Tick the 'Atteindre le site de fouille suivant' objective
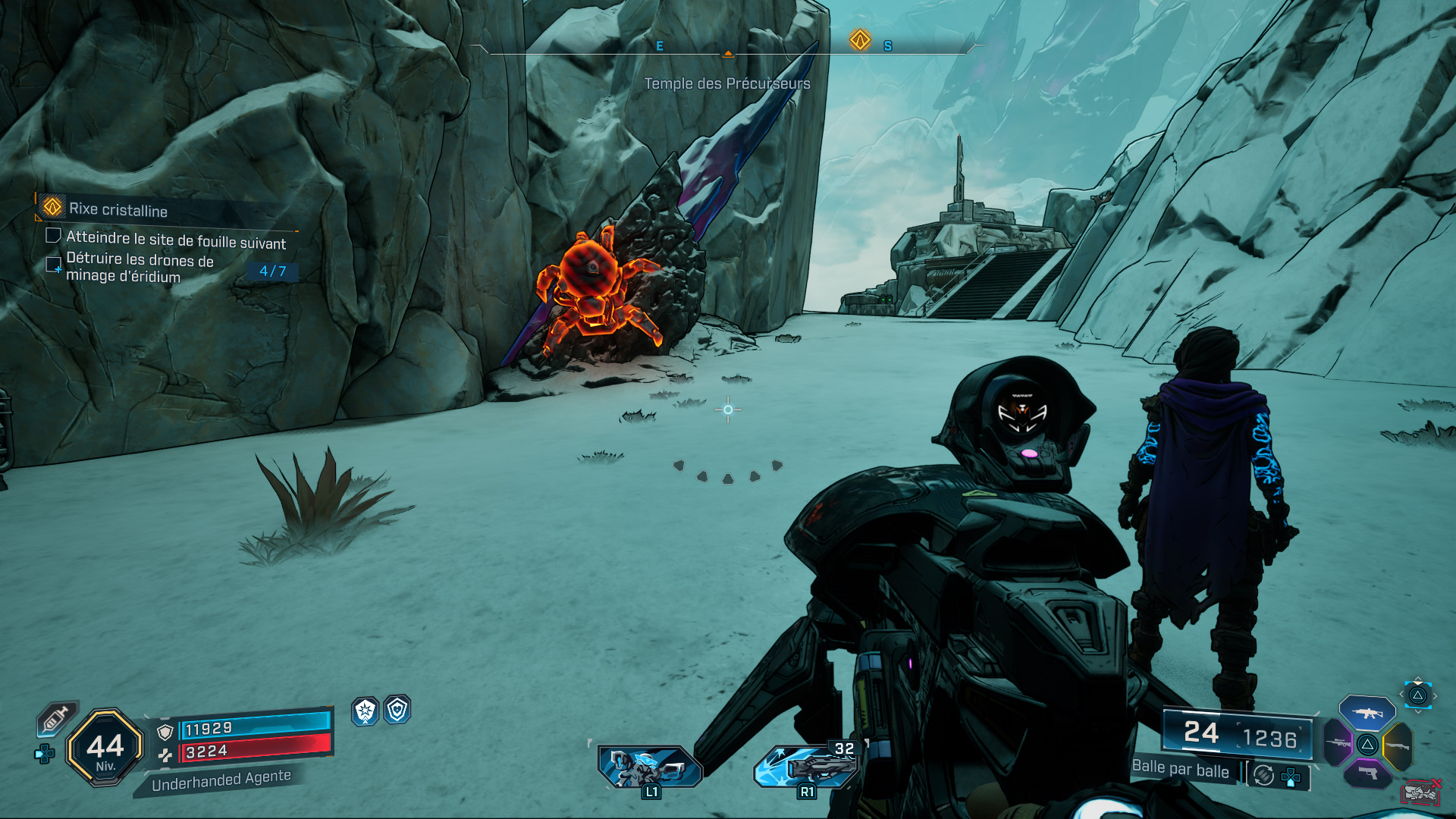Image resolution: width=1456 pixels, height=819 pixels. tap(53, 236)
